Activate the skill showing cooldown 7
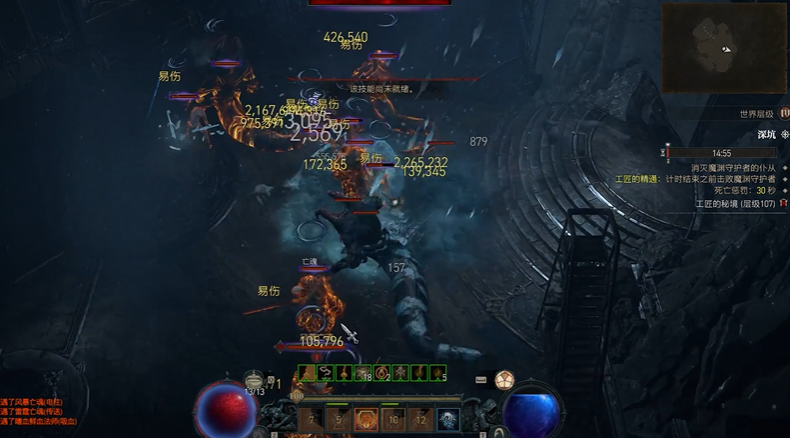The image size is (790, 438). click(312, 419)
